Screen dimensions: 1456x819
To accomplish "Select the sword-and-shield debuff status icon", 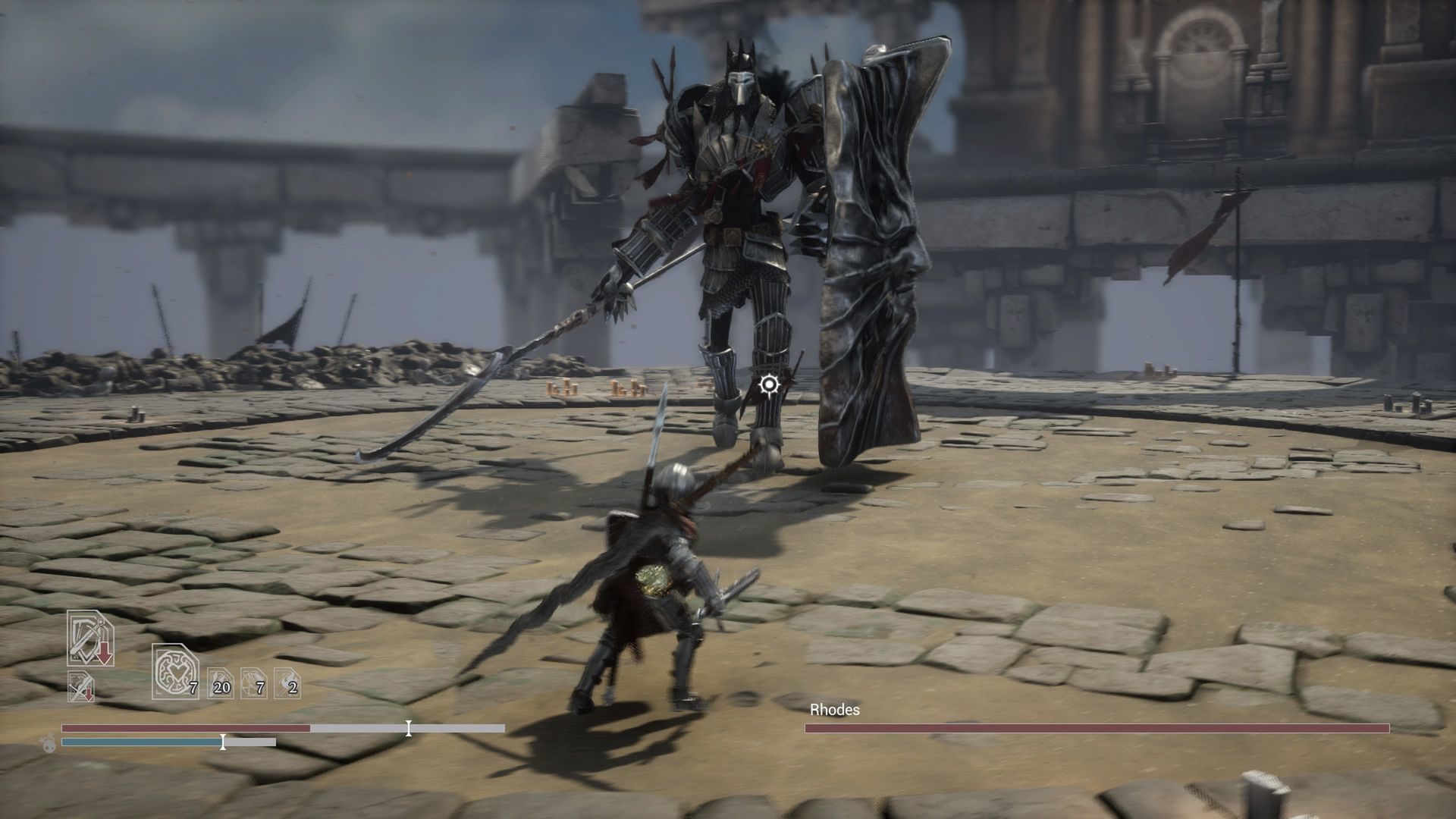I will tap(90, 639).
